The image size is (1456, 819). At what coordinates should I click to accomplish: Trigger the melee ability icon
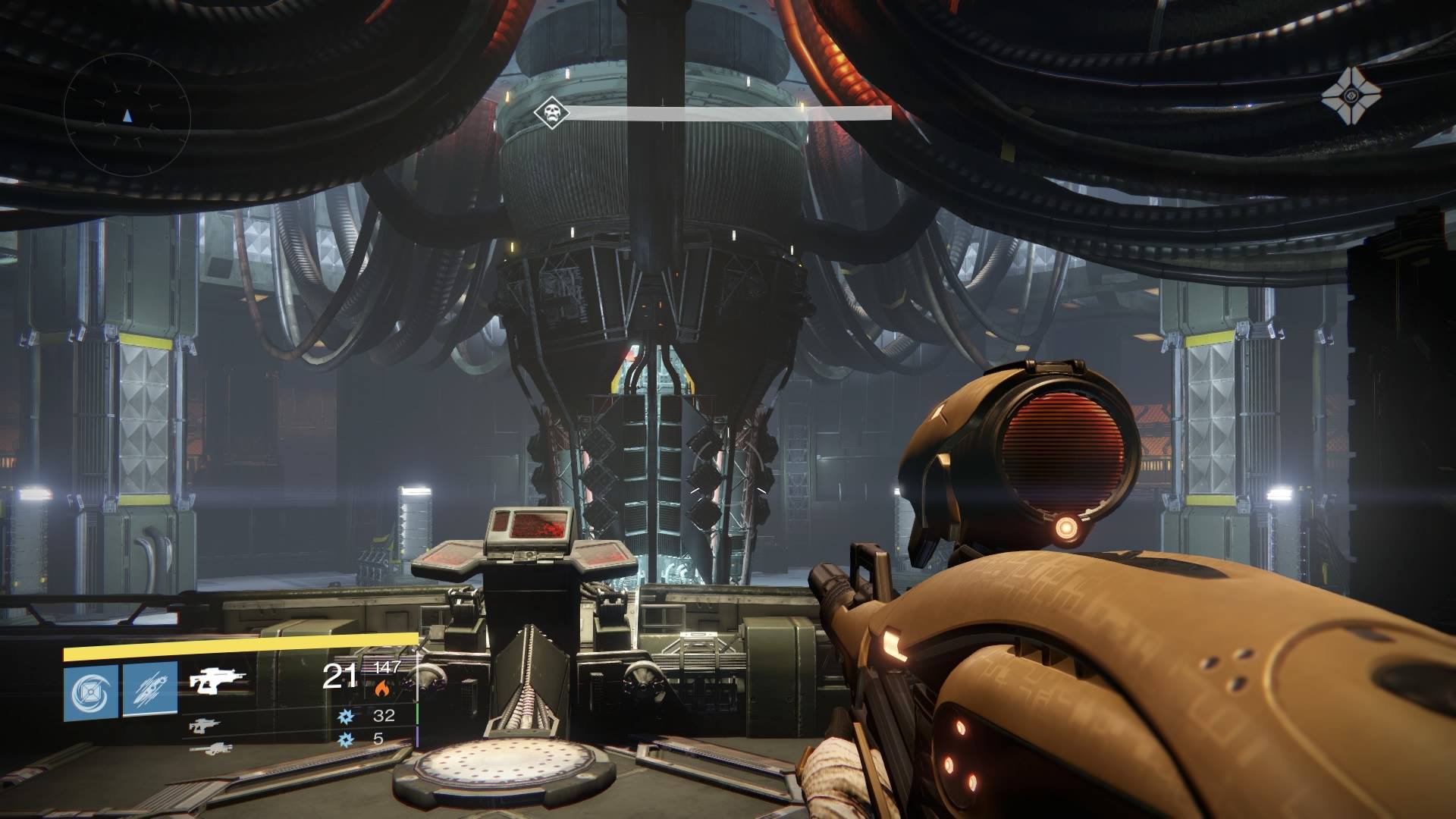pyautogui.click(x=150, y=691)
